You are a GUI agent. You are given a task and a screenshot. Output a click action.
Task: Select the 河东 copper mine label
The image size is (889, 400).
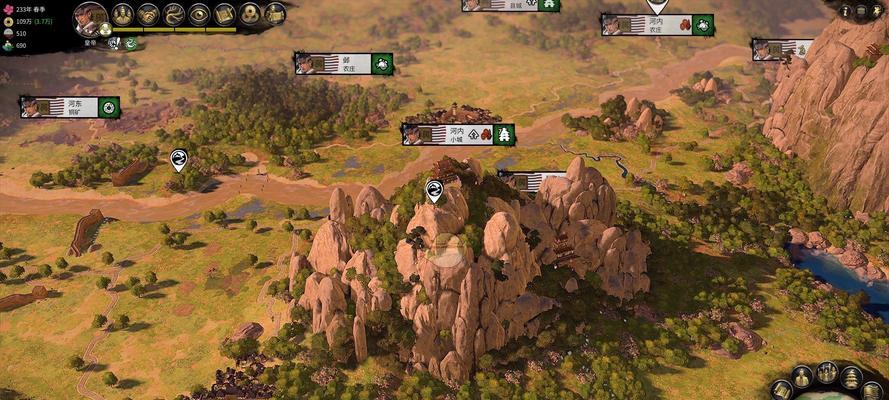pyautogui.click(x=69, y=107)
